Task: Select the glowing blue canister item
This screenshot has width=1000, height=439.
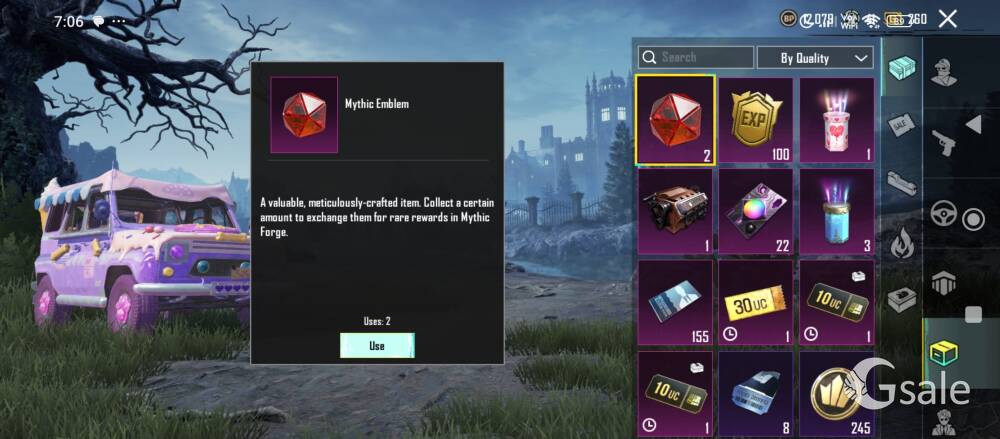Action: 837,210
